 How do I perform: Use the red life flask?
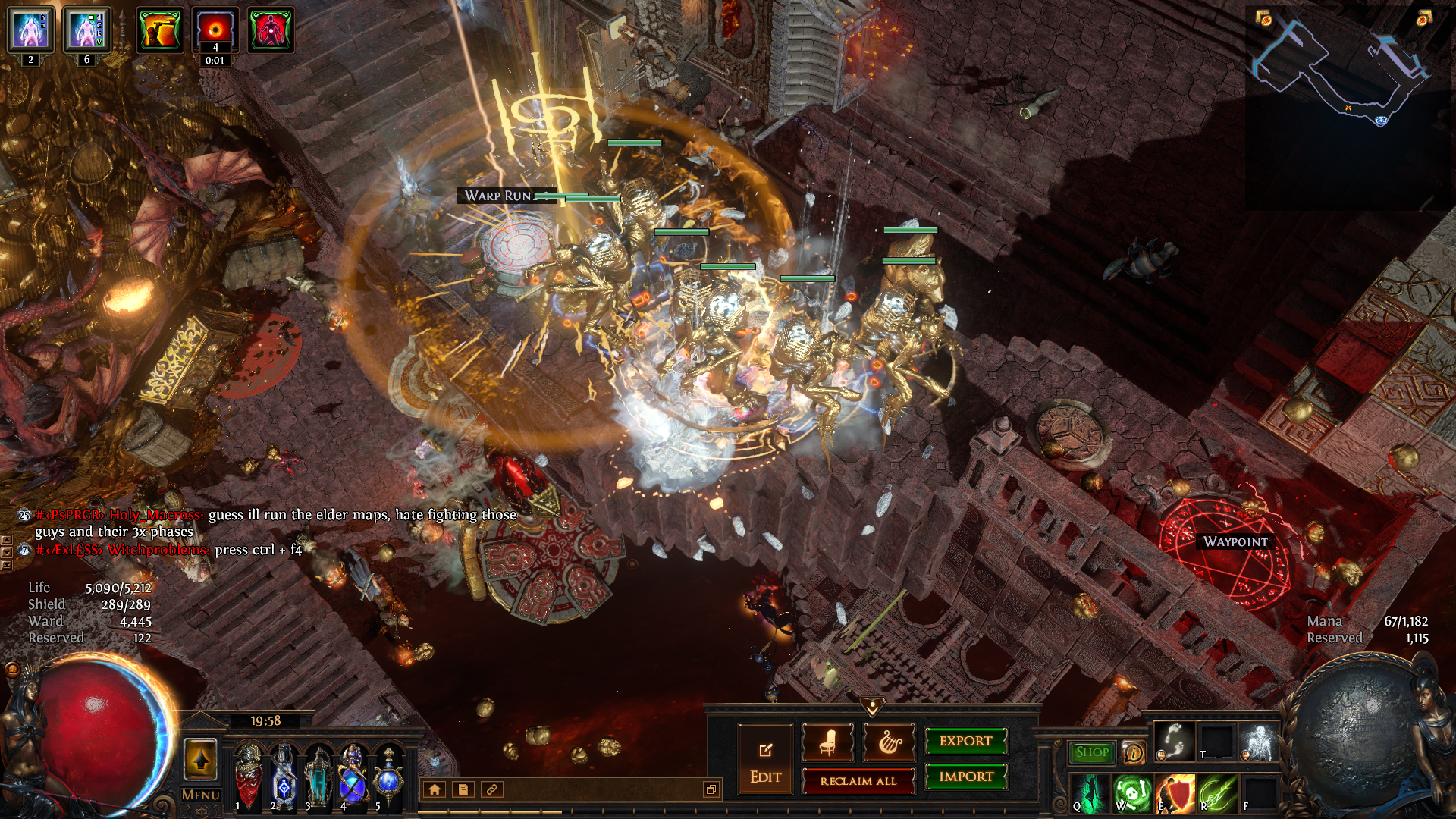(x=249, y=773)
